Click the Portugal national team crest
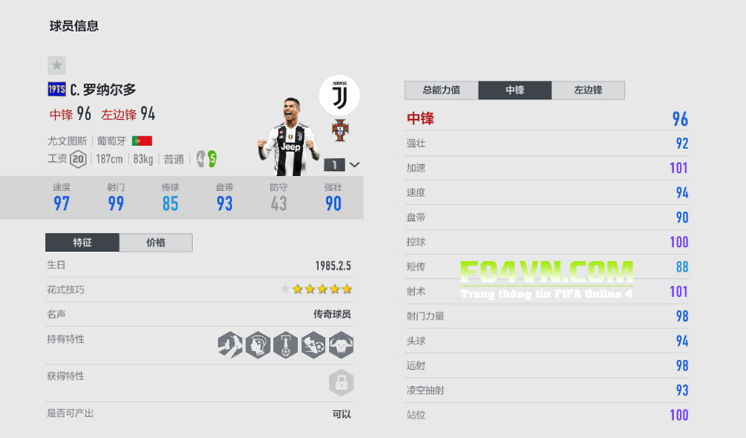 [339, 129]
